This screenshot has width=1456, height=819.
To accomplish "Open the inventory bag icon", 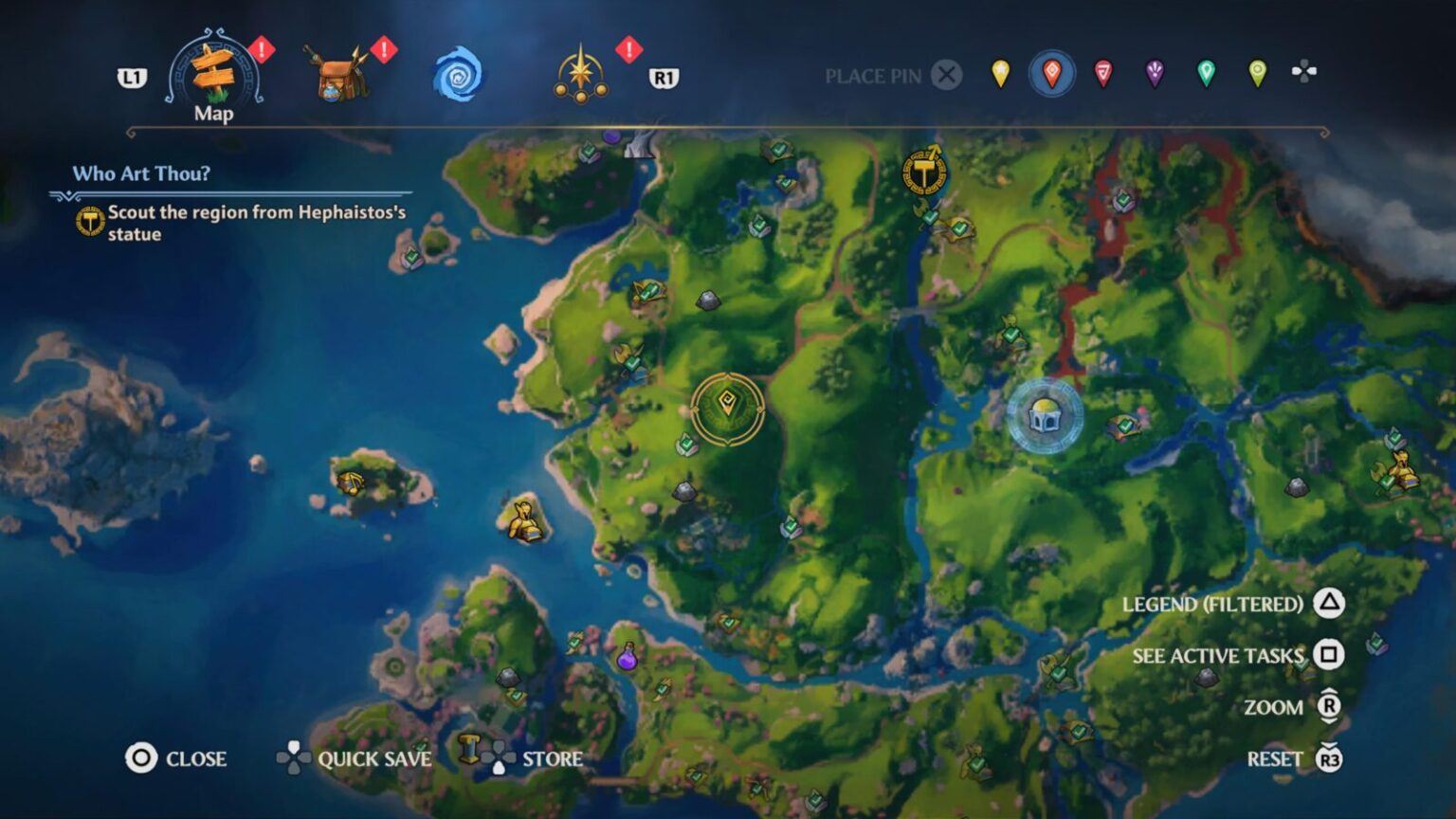I will pos(337,73).
